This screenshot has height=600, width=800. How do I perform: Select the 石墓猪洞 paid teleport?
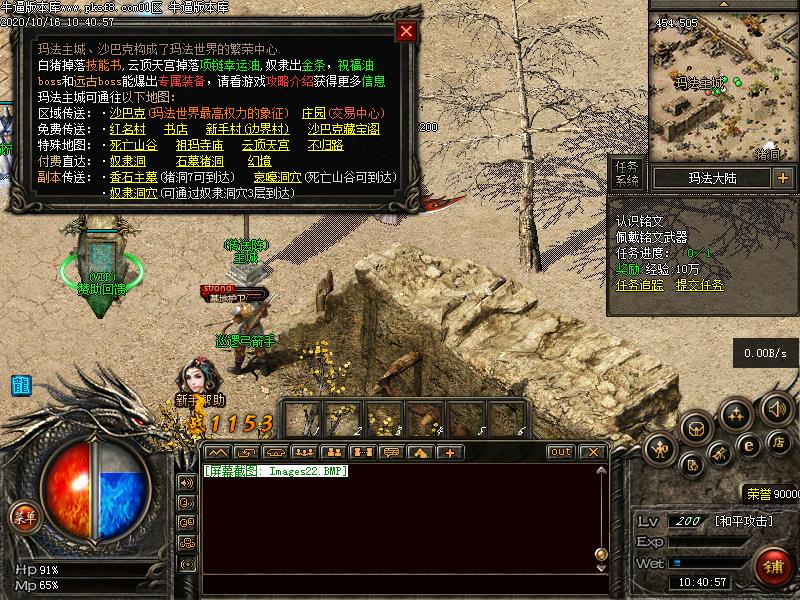pos(199,161)
